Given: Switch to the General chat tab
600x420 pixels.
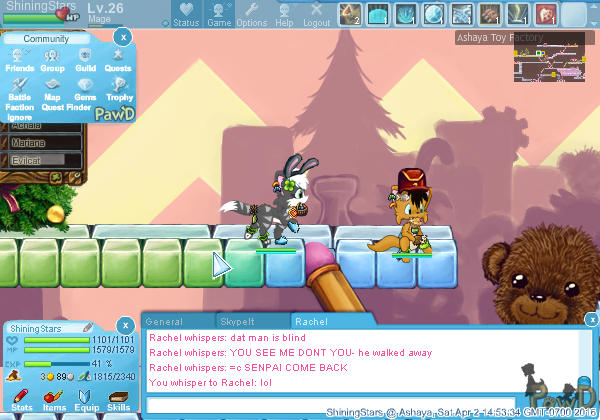Looking at the screenshot, I should [x=163, y=322].
